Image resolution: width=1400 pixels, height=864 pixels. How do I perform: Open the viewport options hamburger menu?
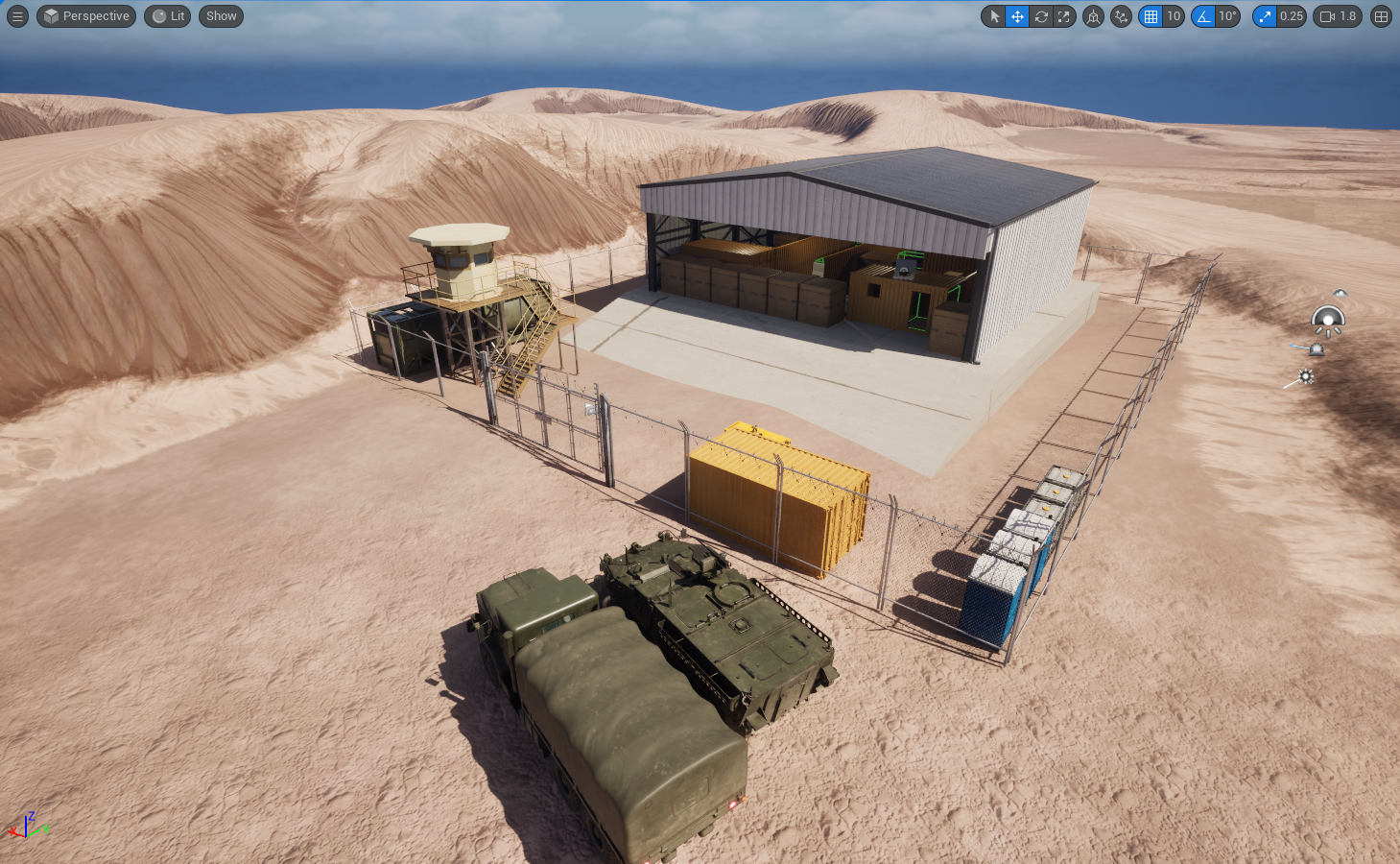17,16
